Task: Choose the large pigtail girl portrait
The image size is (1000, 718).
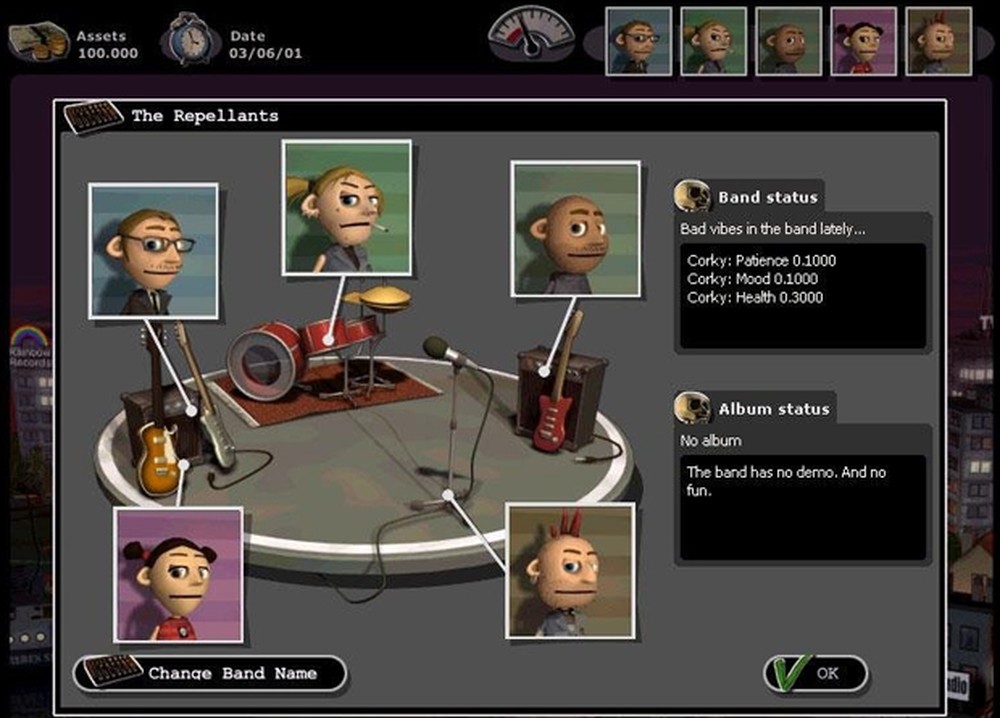Action: pos(178,574)
